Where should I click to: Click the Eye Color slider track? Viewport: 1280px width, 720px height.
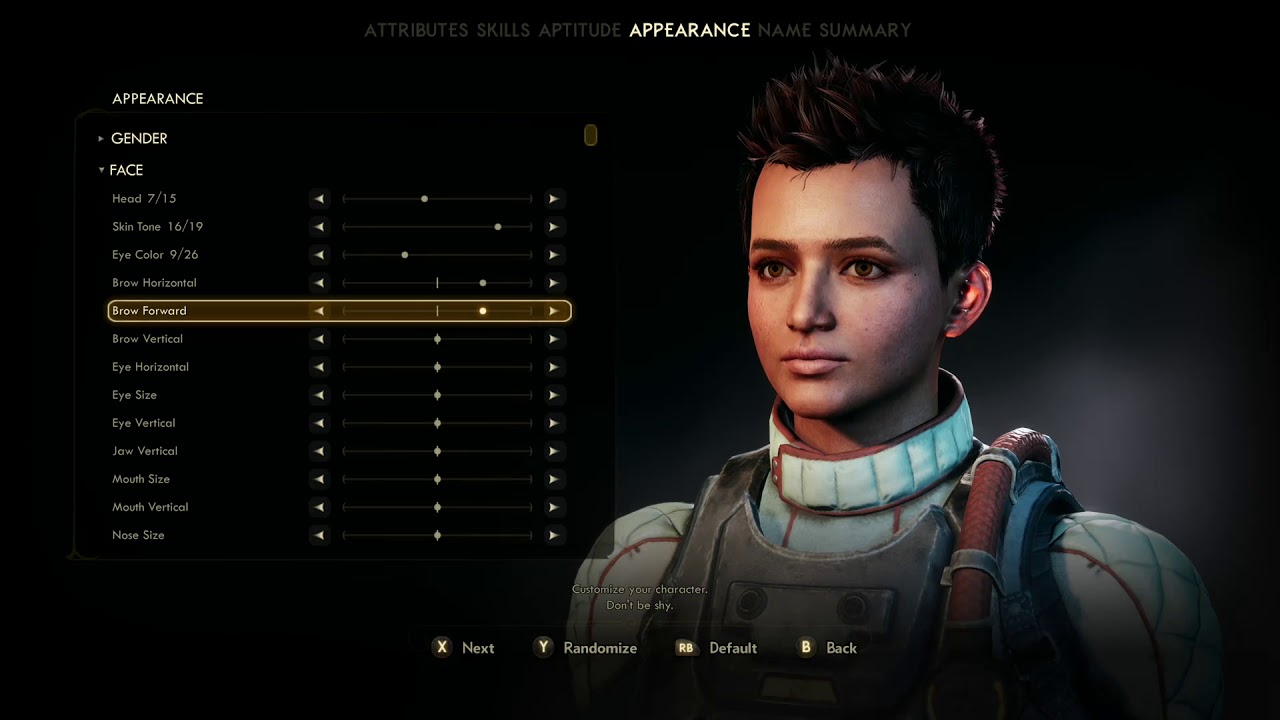point(437,255)
